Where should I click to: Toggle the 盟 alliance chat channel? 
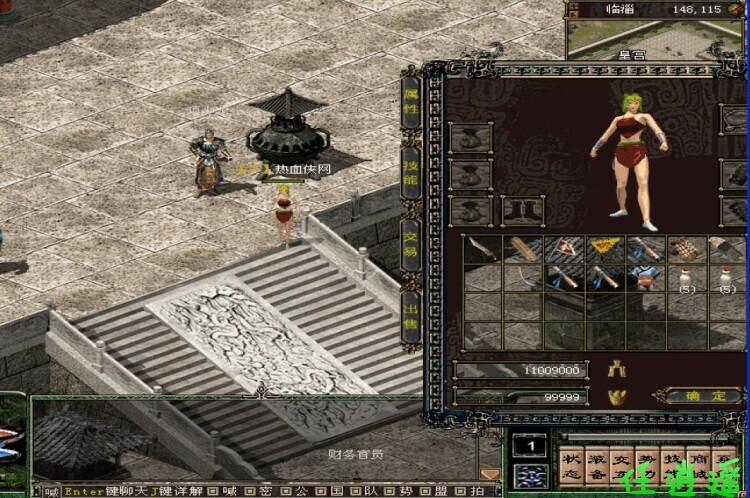(447, 491)
